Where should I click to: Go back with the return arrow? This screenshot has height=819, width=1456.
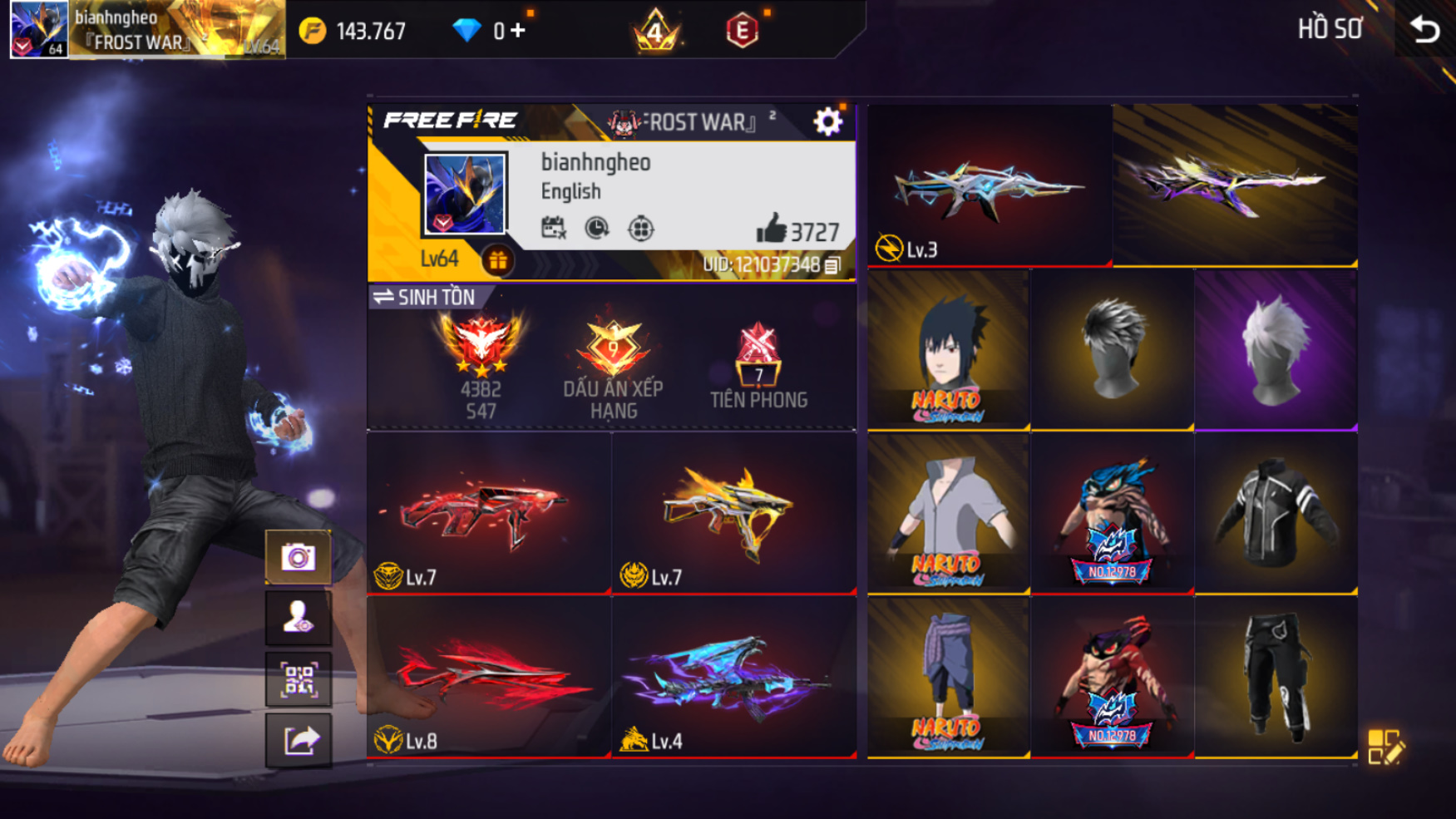click(1425, 30)
